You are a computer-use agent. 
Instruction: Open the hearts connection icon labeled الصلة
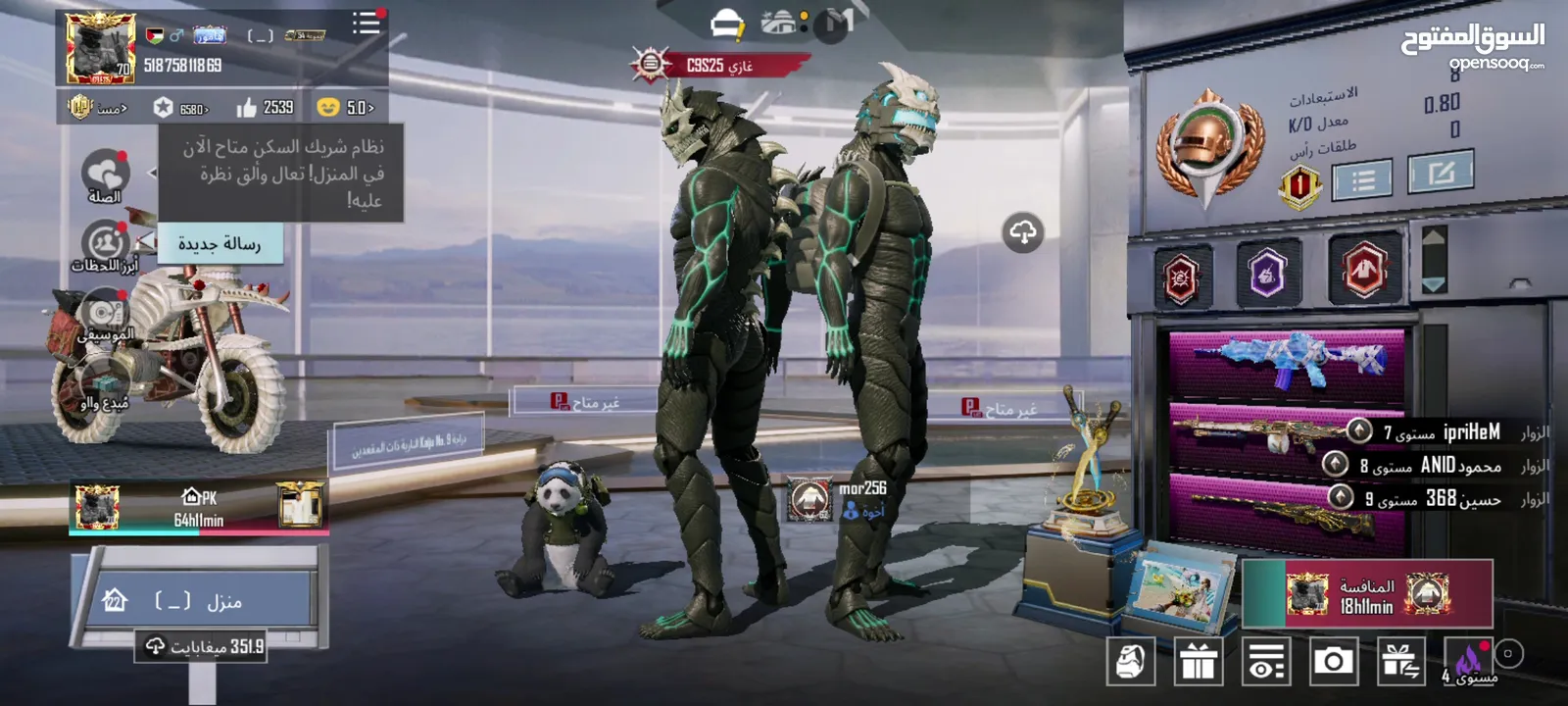[x=105, y=175]
